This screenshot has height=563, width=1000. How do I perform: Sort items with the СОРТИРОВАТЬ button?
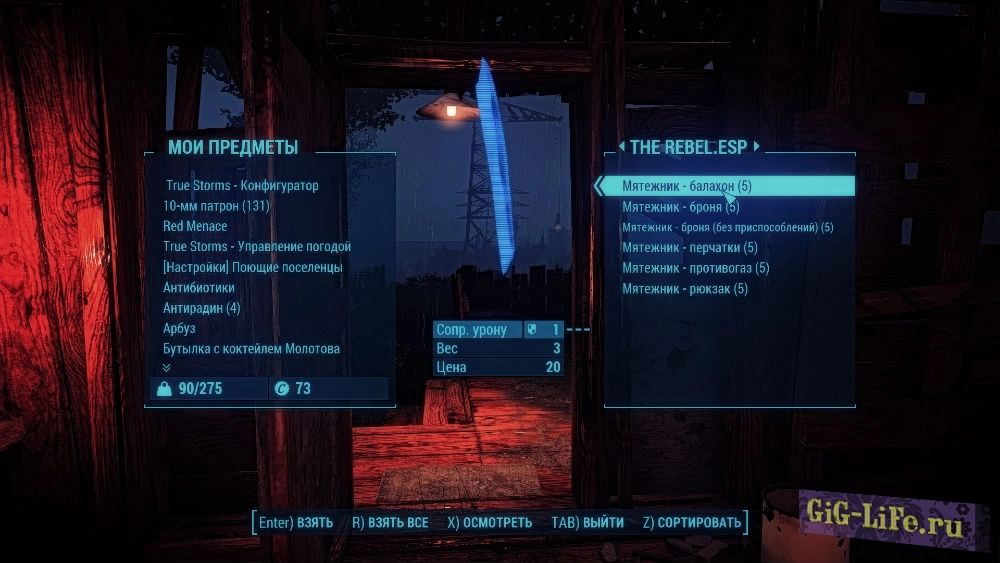click(692, 523)
